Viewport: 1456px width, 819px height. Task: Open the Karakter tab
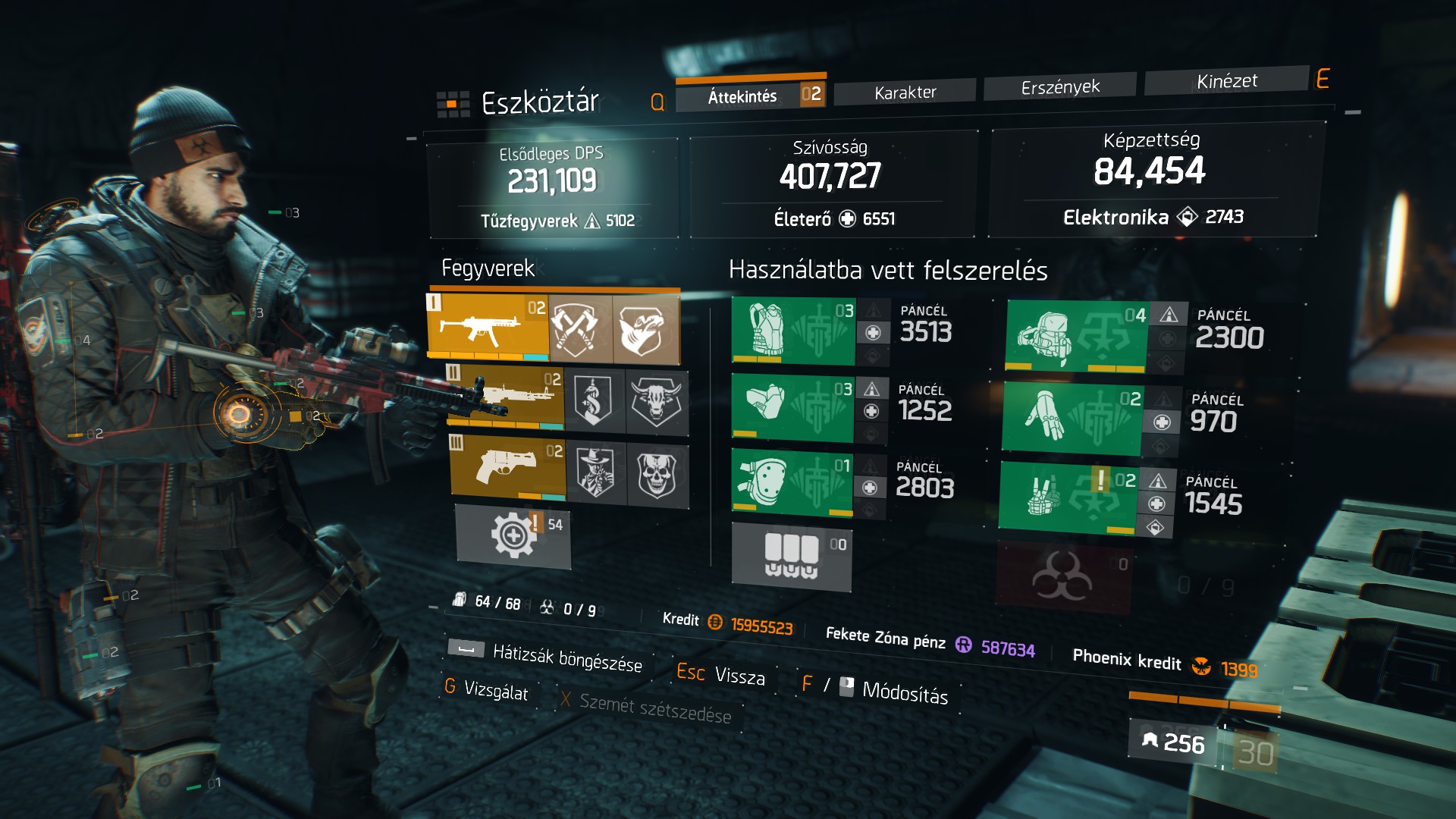[905, 93]
